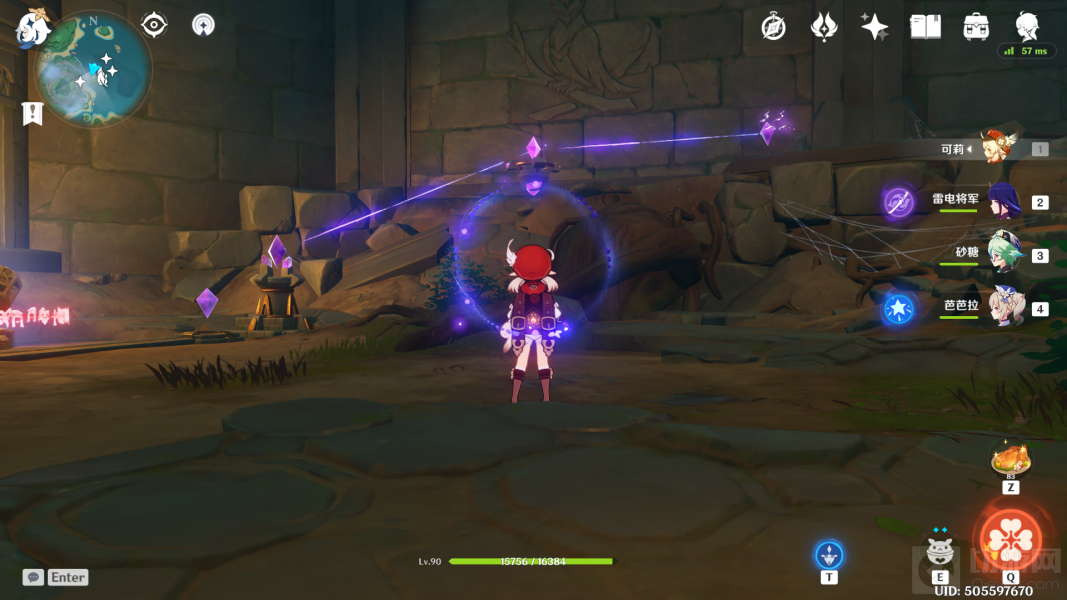
Task: Open the quest bookmark icon below minimap
Action: [x=33, y=113]
